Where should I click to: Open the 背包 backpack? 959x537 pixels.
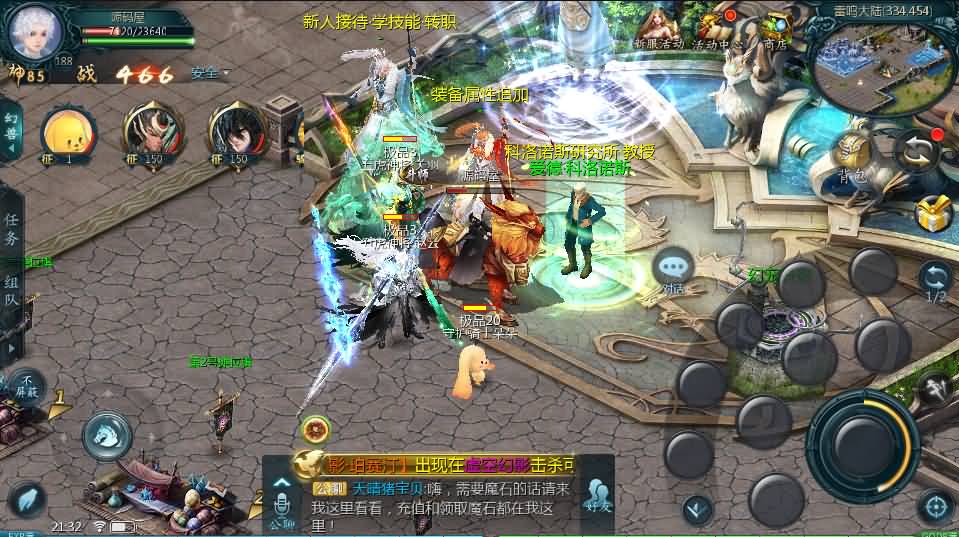coord(850,158)
